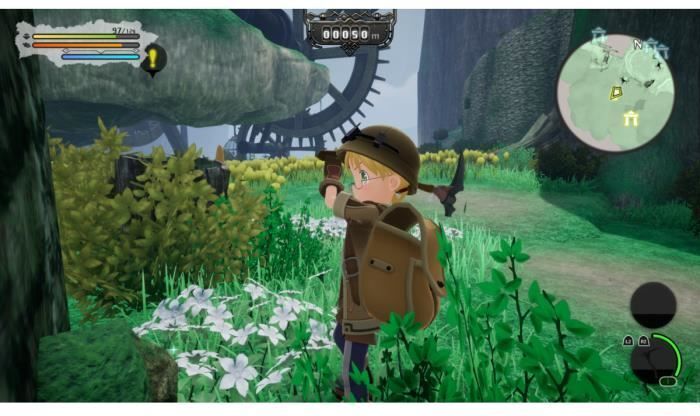Select the equipped tool slot with green gauge
Screen dimensions: 700x416
pos(654,358)
